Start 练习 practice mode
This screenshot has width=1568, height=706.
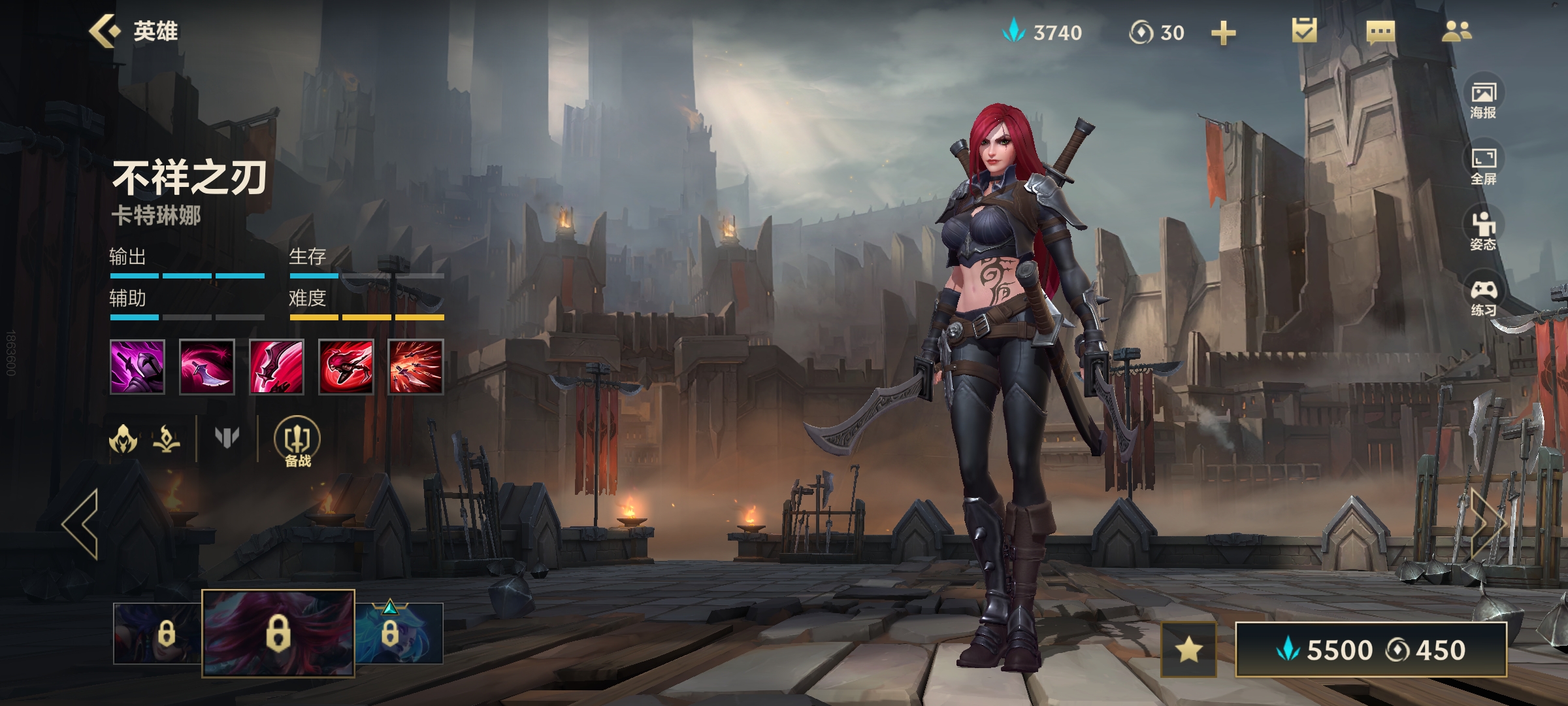pyautogui.click(x=1483, y=296)
